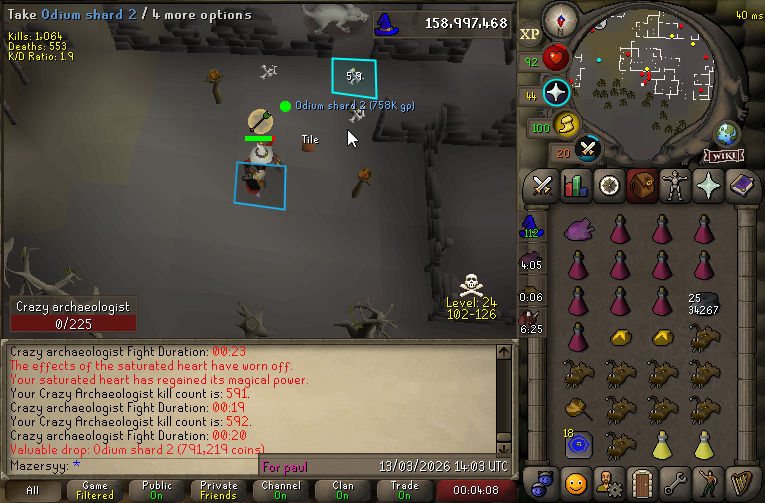Viewport: 765px width, 503px height.
Task: Open the Quest List tab
Action: pos(608,186)
